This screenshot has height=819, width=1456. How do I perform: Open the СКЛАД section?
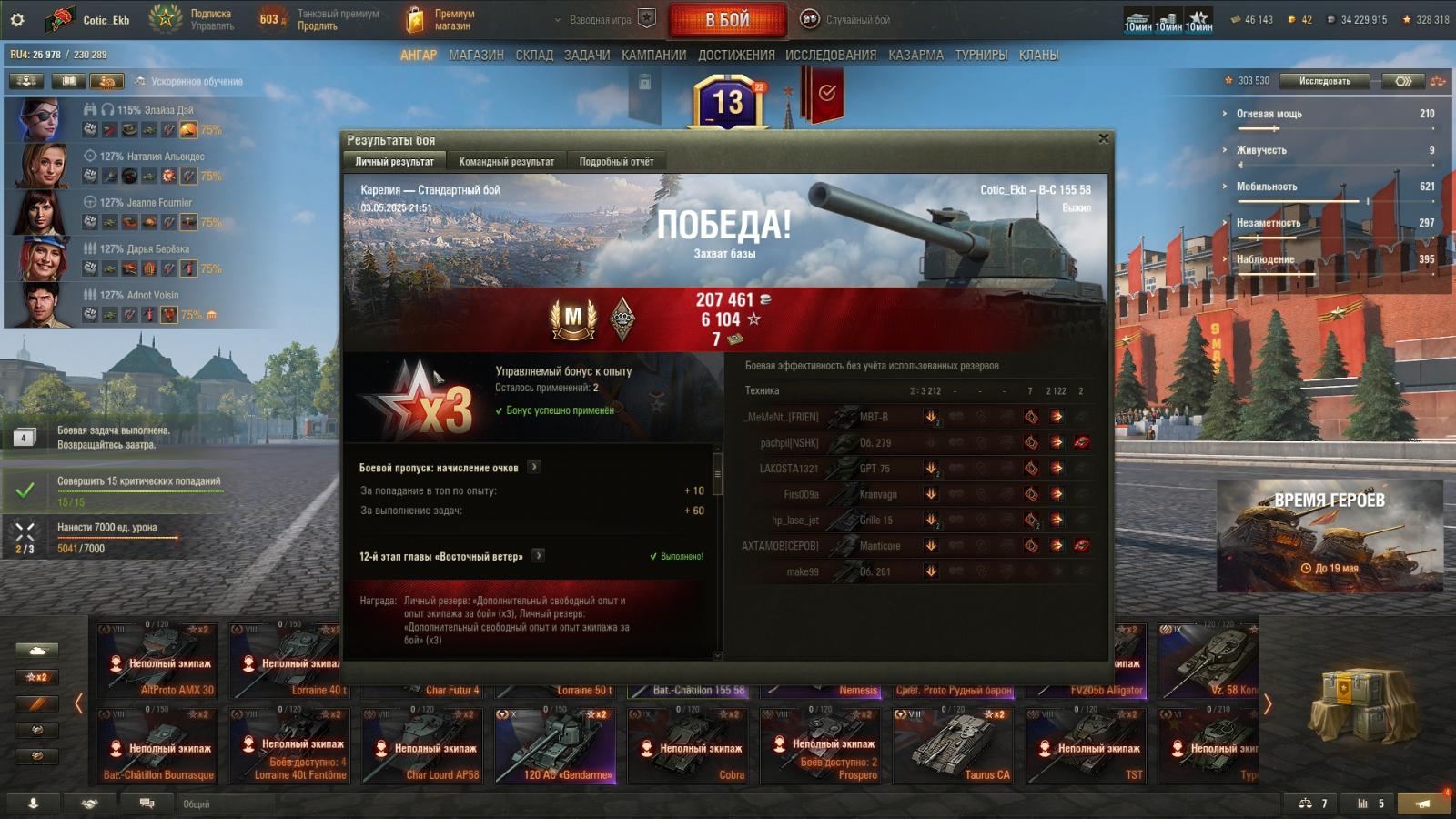coord(534,56)
